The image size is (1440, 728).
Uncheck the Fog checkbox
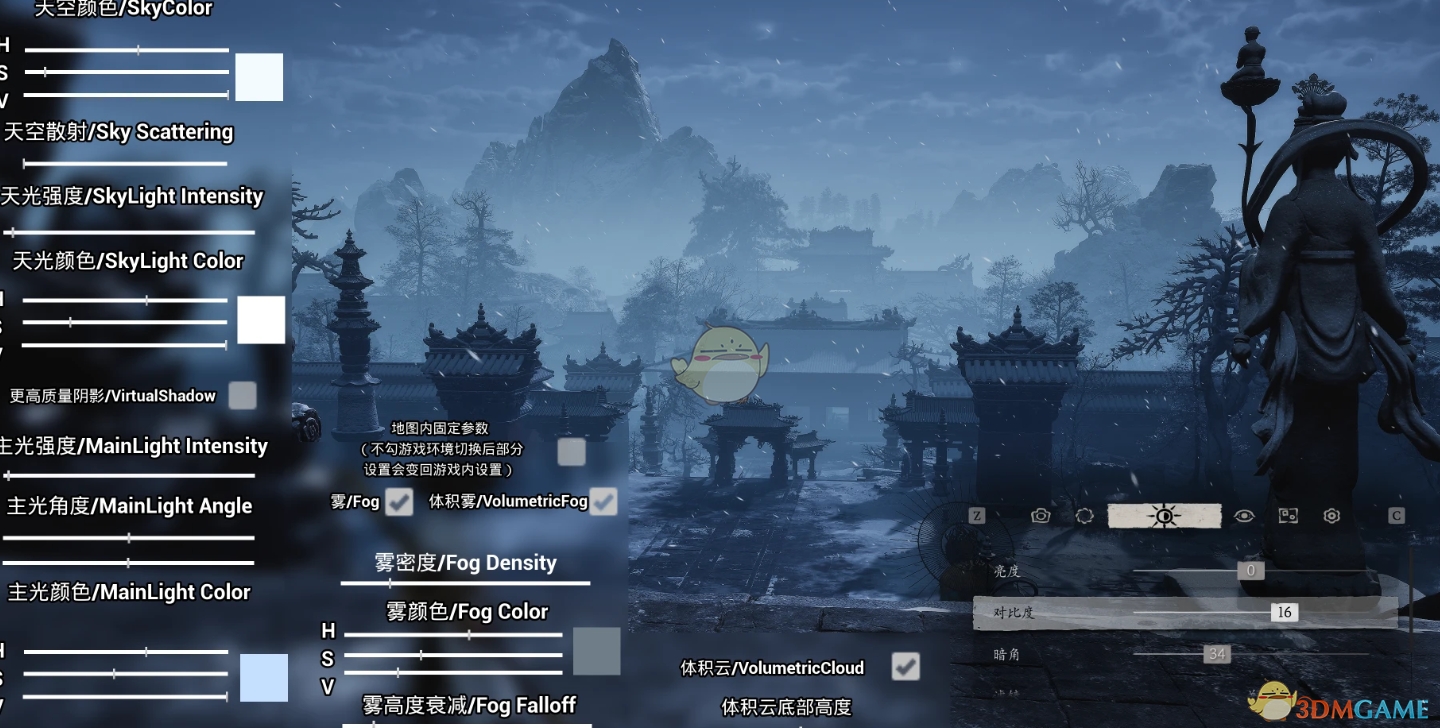(399, 502)
